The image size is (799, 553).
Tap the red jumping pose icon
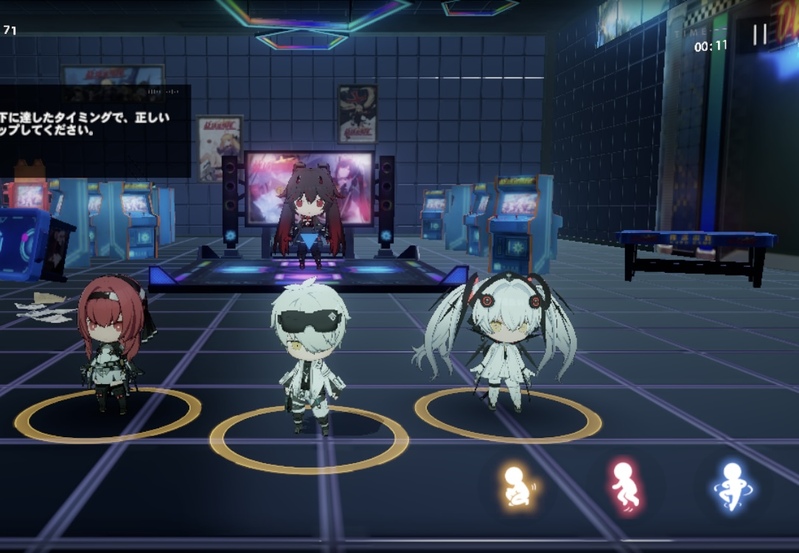[625, 487]
